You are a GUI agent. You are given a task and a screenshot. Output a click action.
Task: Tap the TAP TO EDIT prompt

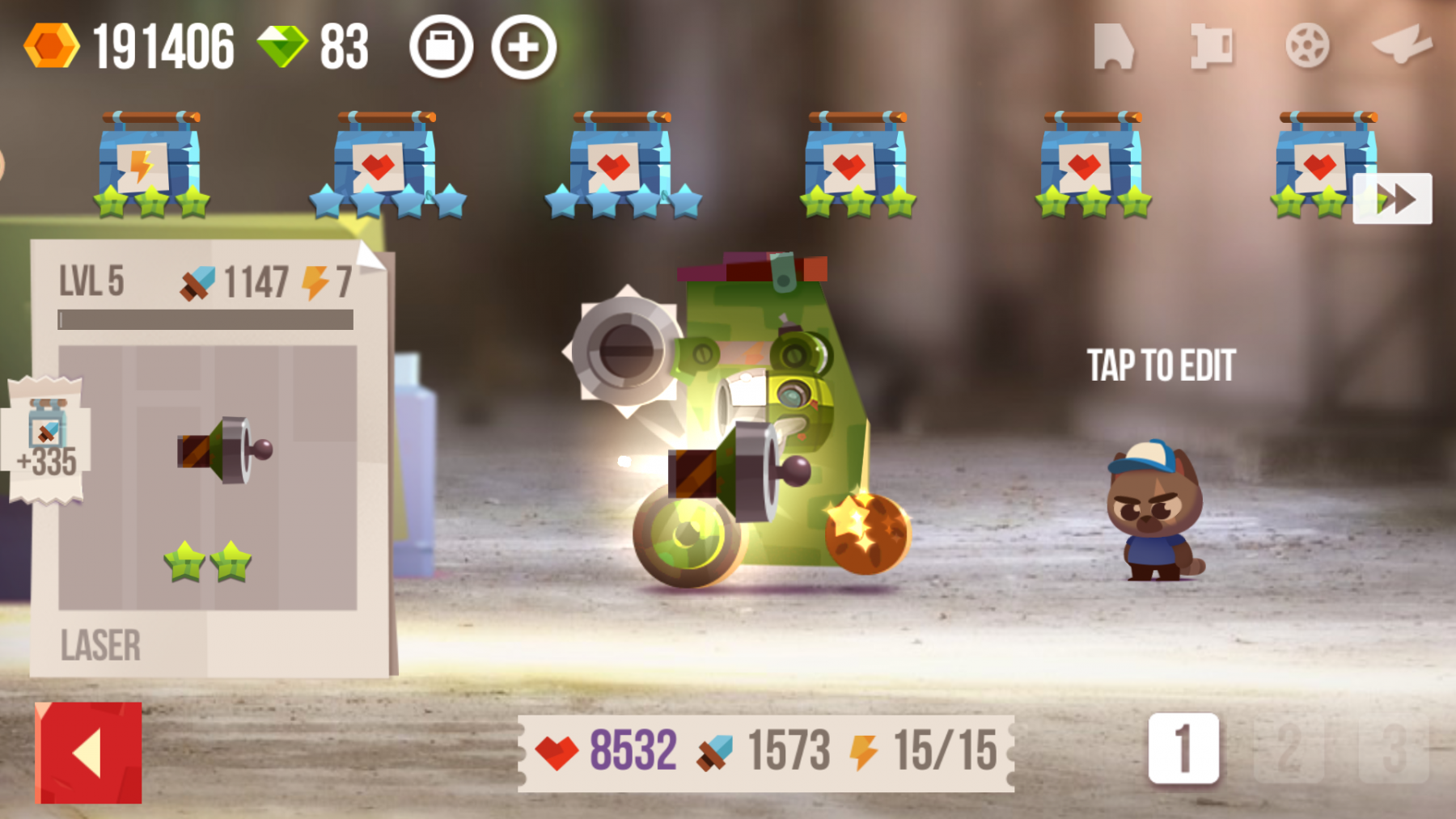[x=1161, y=365]
